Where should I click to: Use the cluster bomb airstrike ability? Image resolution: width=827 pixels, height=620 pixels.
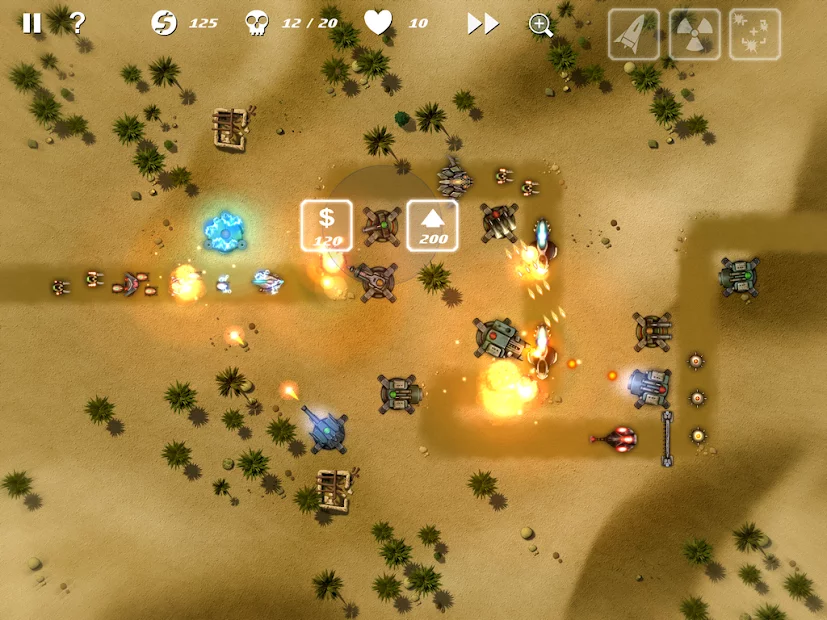[754, 34]
